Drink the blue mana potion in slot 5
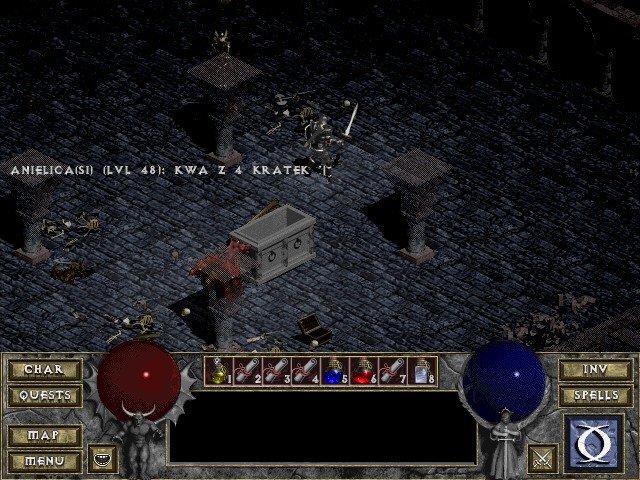 click(334, 371)
